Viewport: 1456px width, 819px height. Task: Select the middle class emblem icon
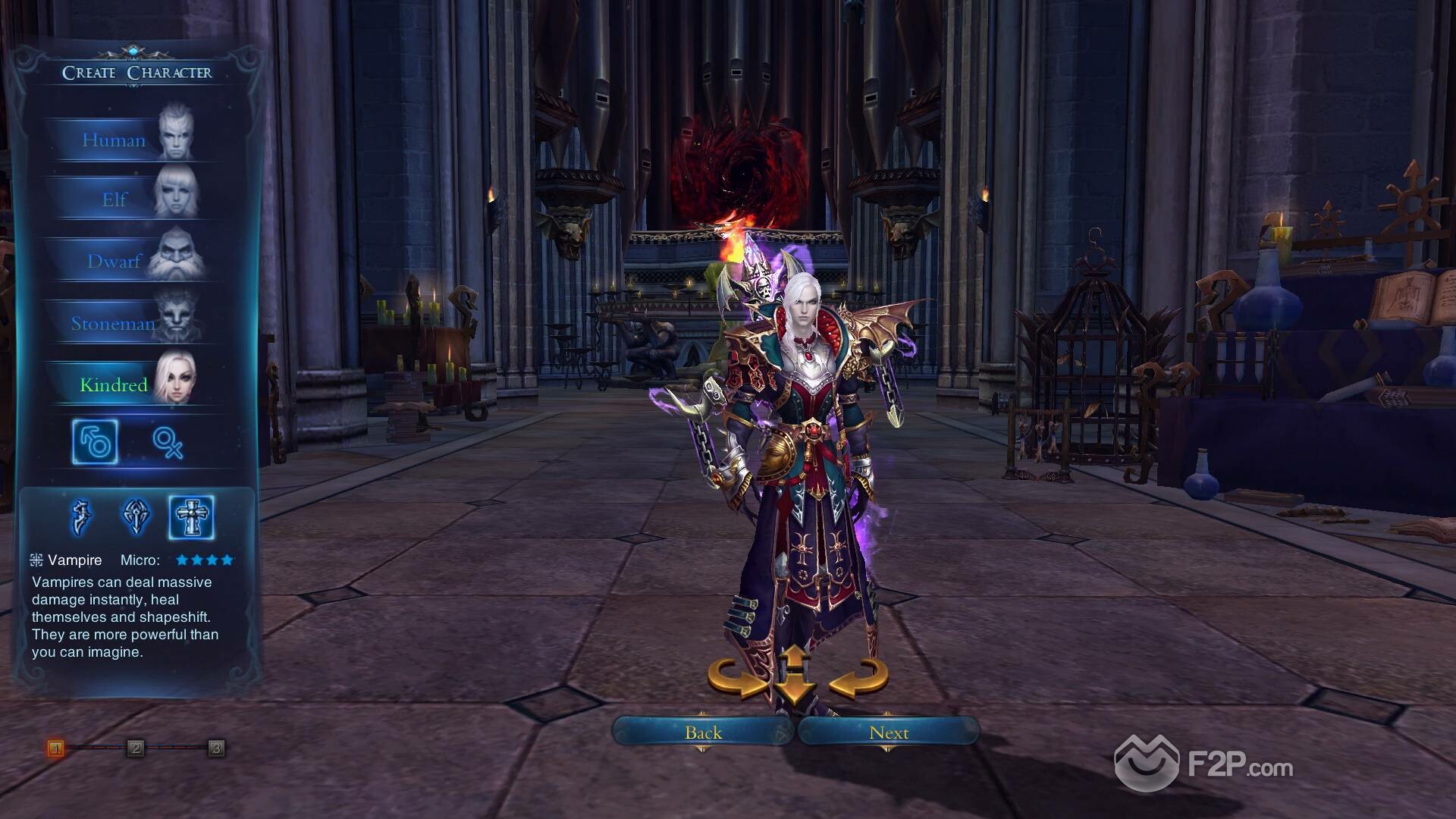136,517
